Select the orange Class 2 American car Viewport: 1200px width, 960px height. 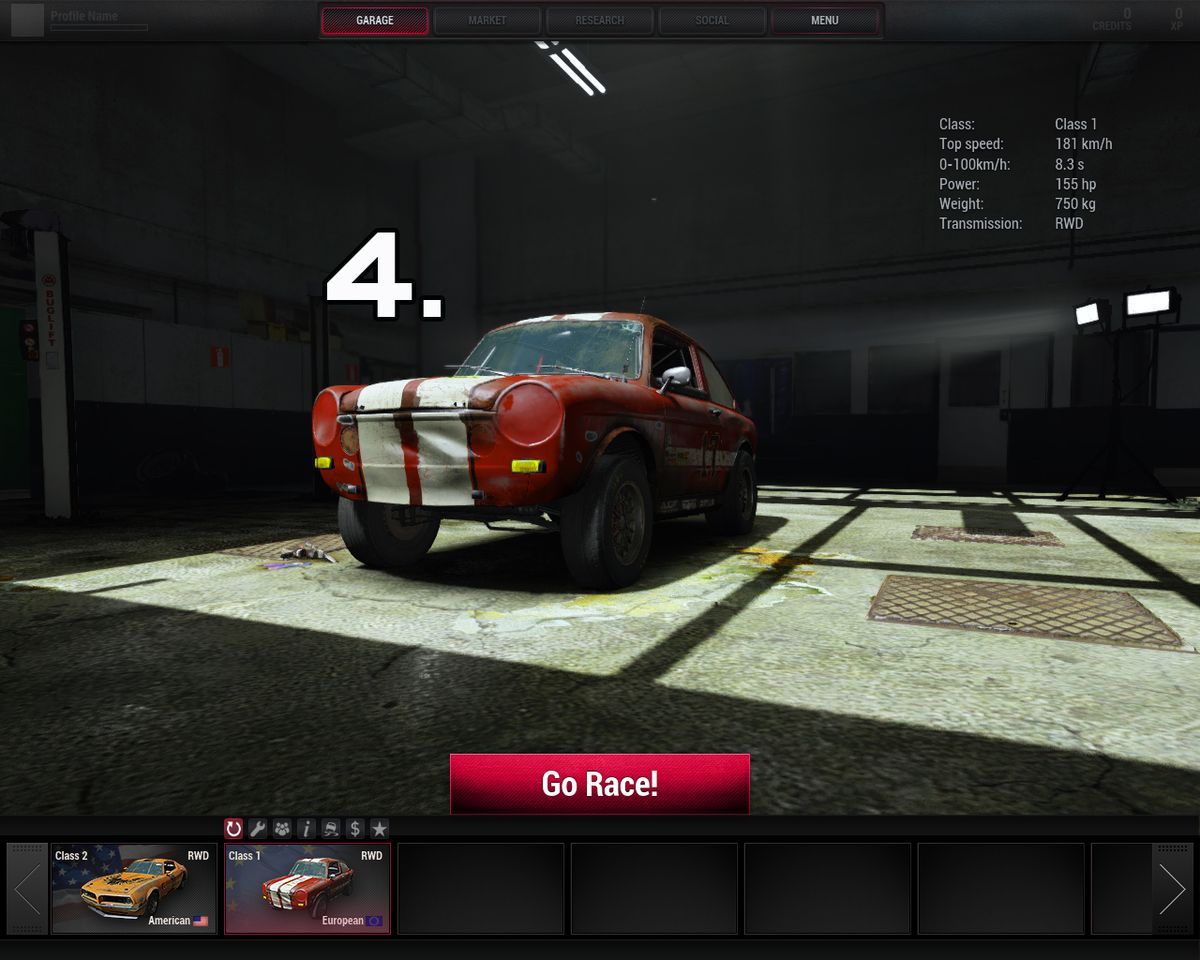(x=134, y=888)
